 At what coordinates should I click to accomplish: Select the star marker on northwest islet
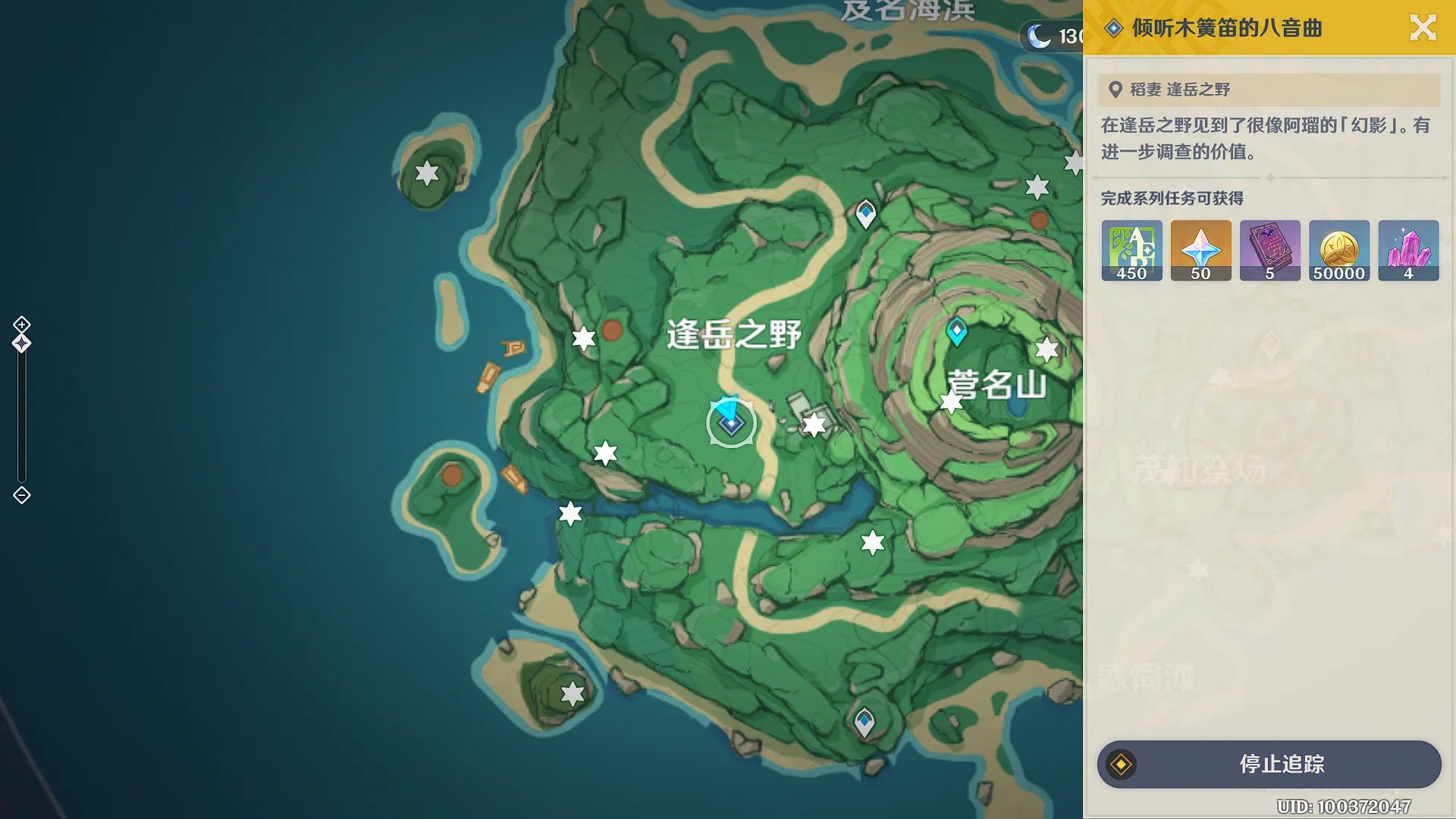tap(427, 173)
